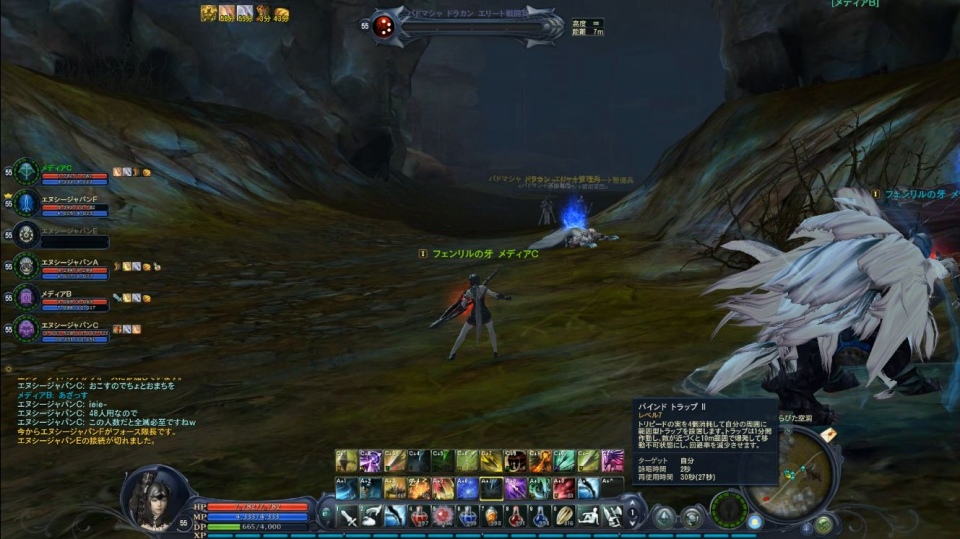
Task: Switch hotbar page with the number 1 stepper
Action: 633,515
